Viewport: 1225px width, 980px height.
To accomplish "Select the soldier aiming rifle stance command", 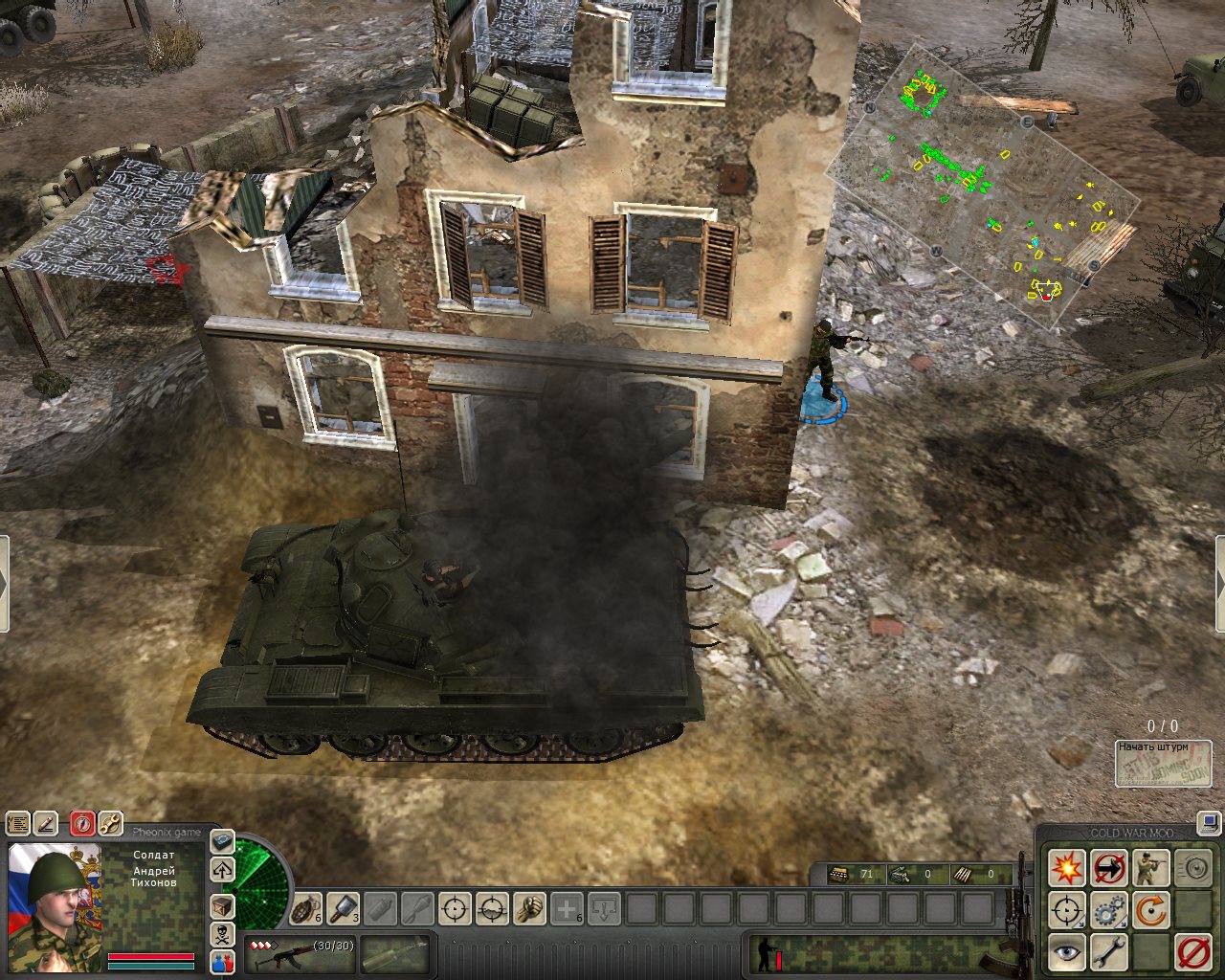I will [x=1150, y=869].
